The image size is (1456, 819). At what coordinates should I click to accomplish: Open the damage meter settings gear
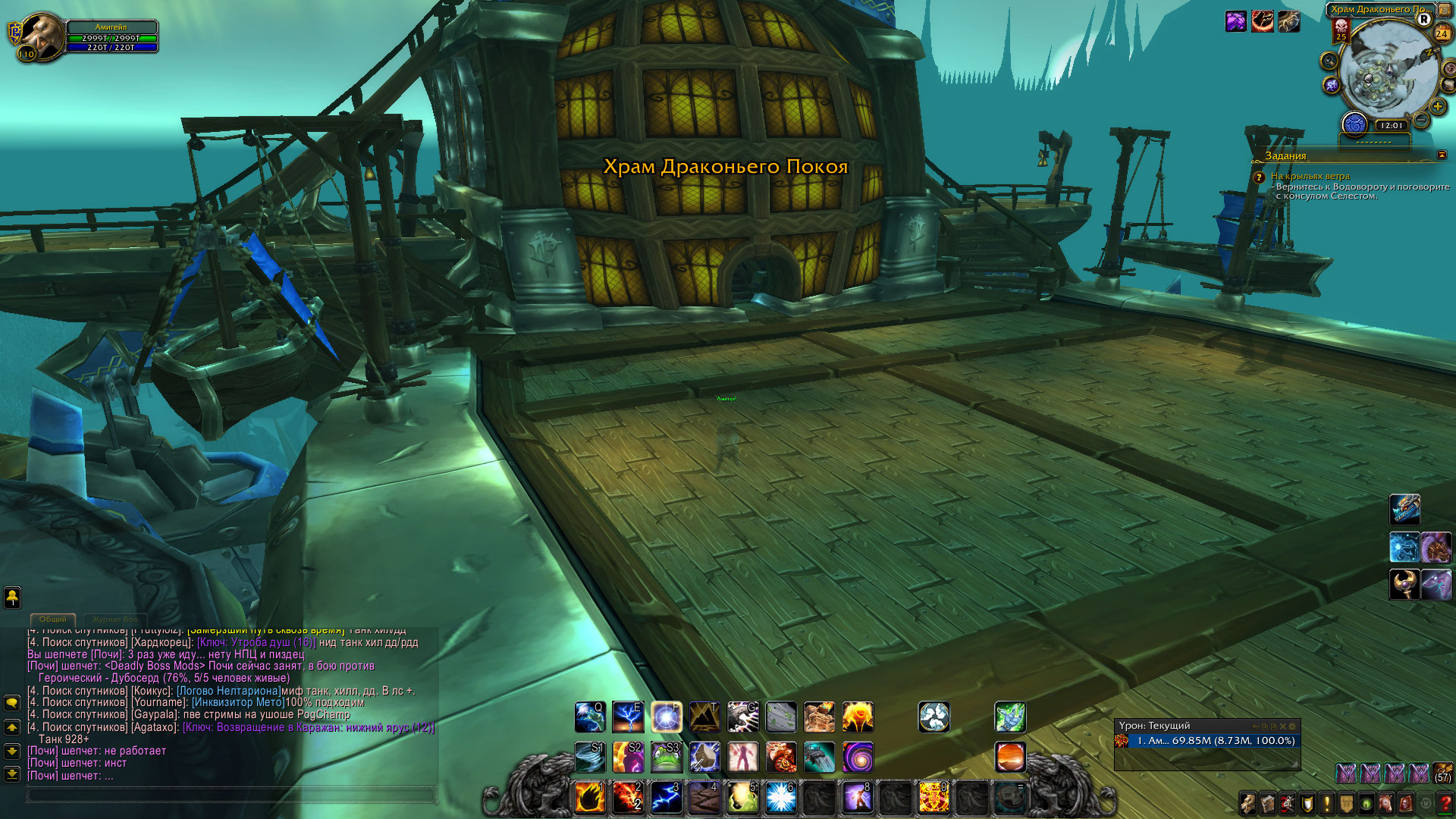[x=1292, y=726]
